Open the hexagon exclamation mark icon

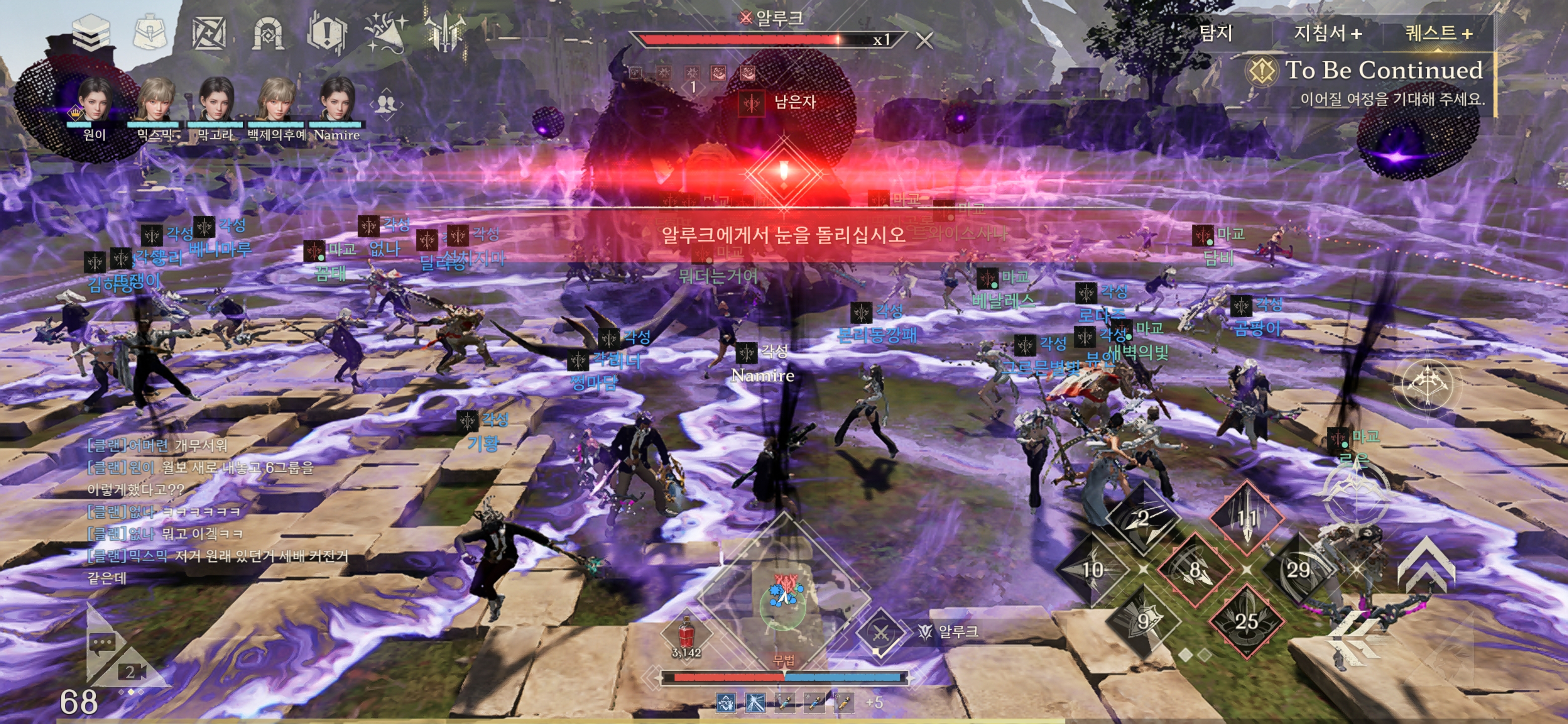coord(327,33)
